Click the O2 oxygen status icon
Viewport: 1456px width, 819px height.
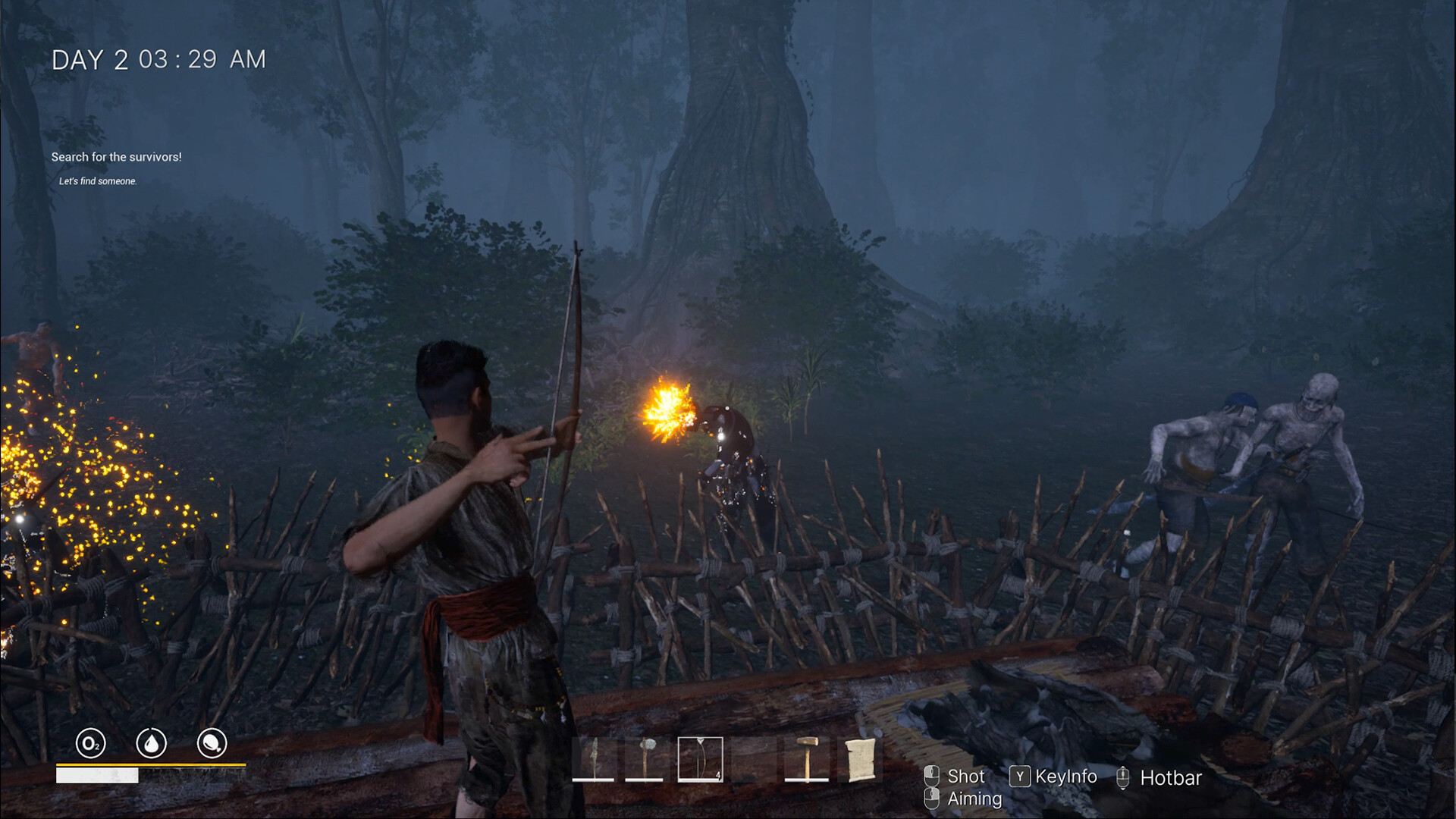click(91, 743)
